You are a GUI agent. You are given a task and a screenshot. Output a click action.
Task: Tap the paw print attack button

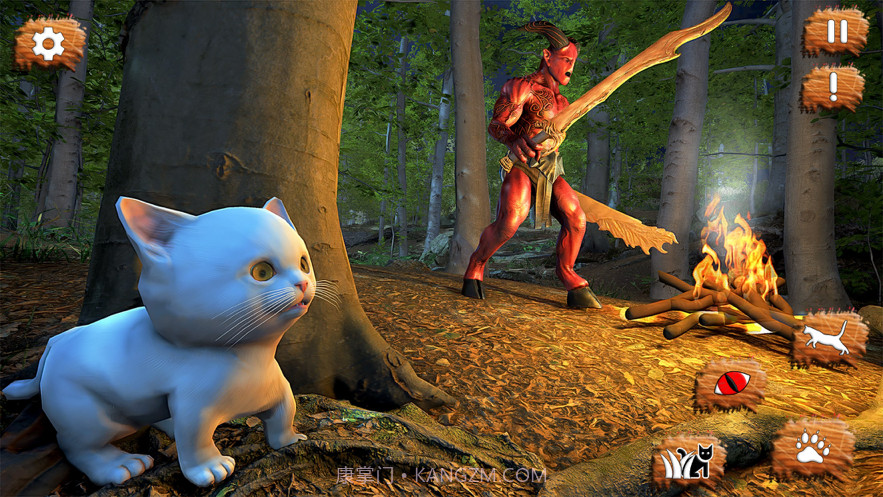[x=813, y=448]
